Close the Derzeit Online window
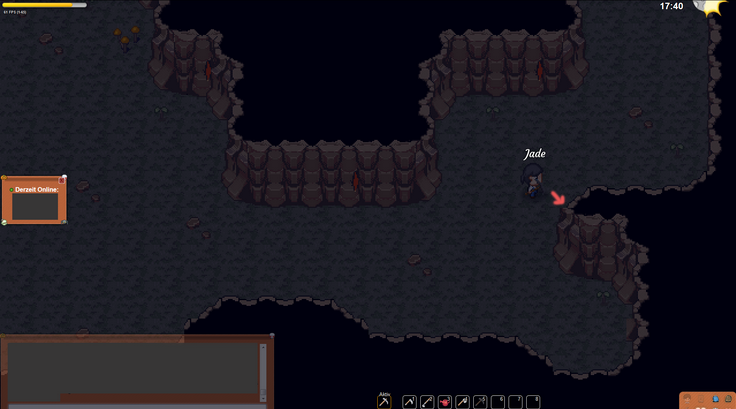Image resolution: width=736 pixels, height=409 pixels. click(63, 180)
